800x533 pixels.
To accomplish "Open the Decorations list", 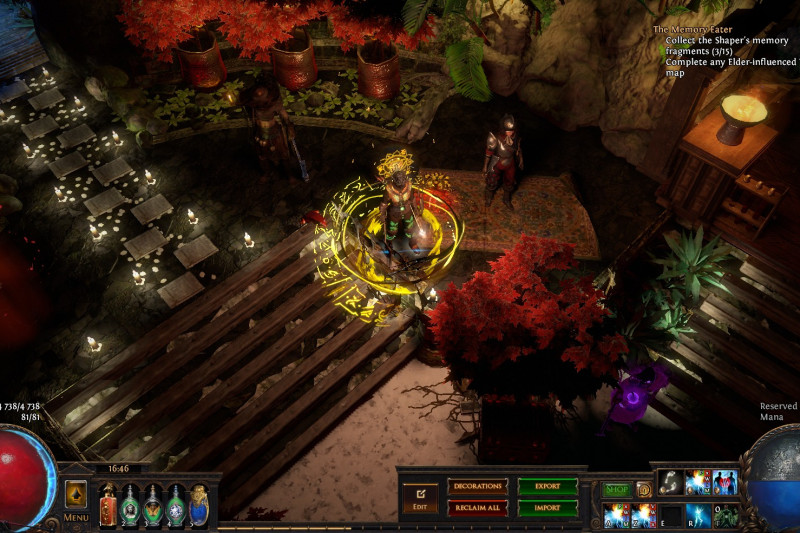I will 477,486.
